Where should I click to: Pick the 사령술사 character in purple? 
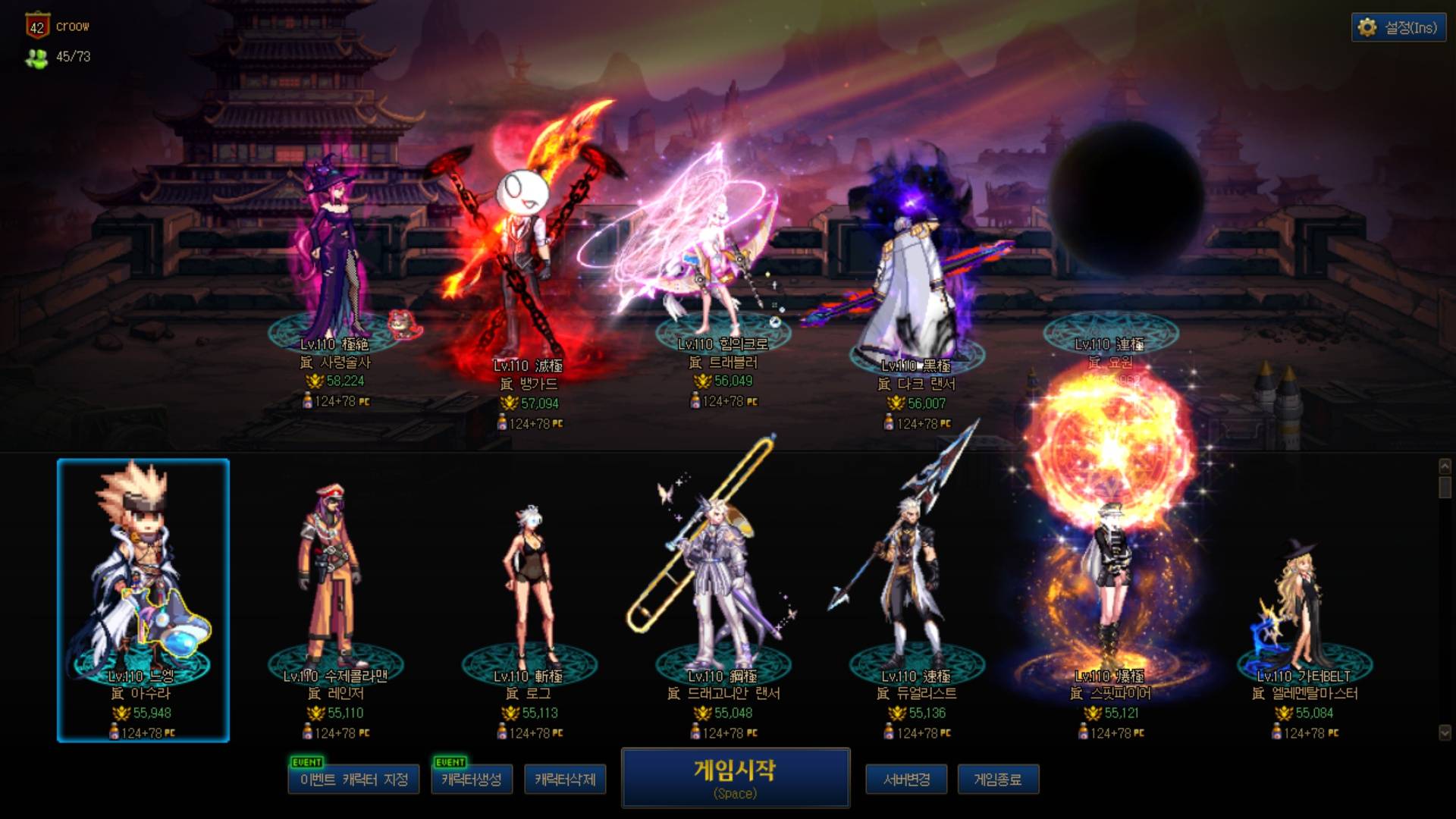(334, 258)
